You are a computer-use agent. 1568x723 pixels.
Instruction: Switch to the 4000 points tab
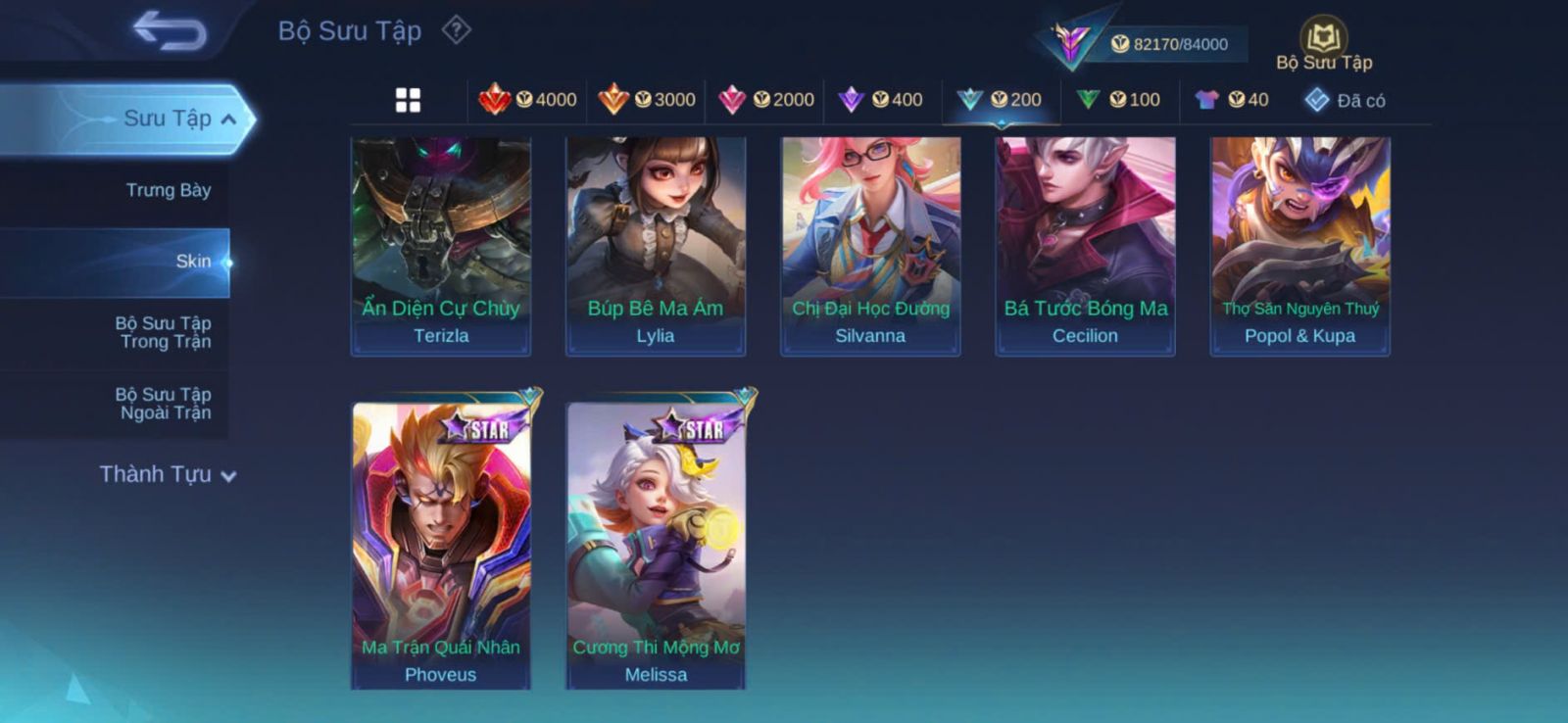pyautogui.click(x=527, y=100)
